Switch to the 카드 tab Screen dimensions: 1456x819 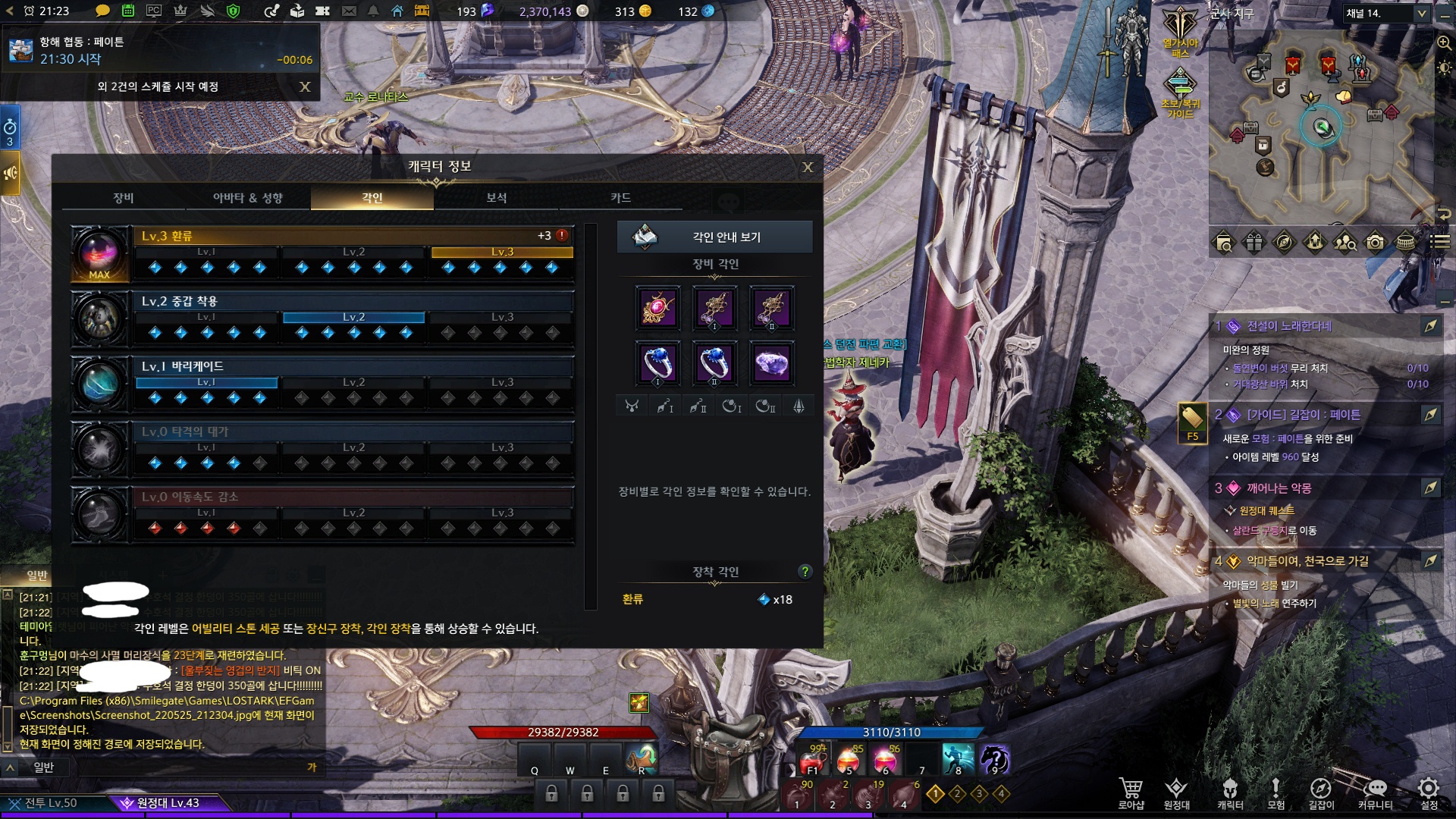[620, 198]
